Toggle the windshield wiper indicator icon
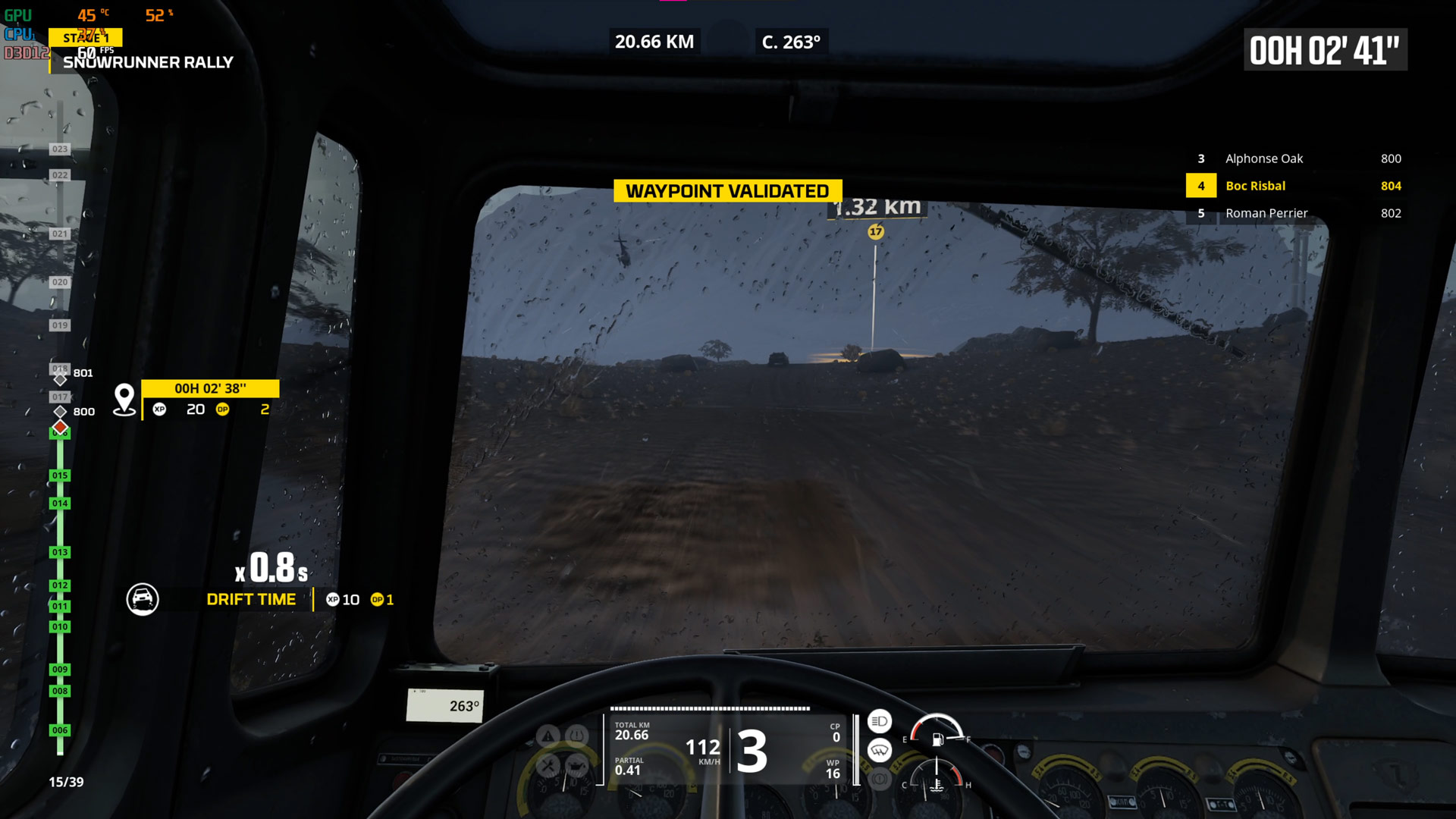This screenshot has height=819, width=1456. 880,751
